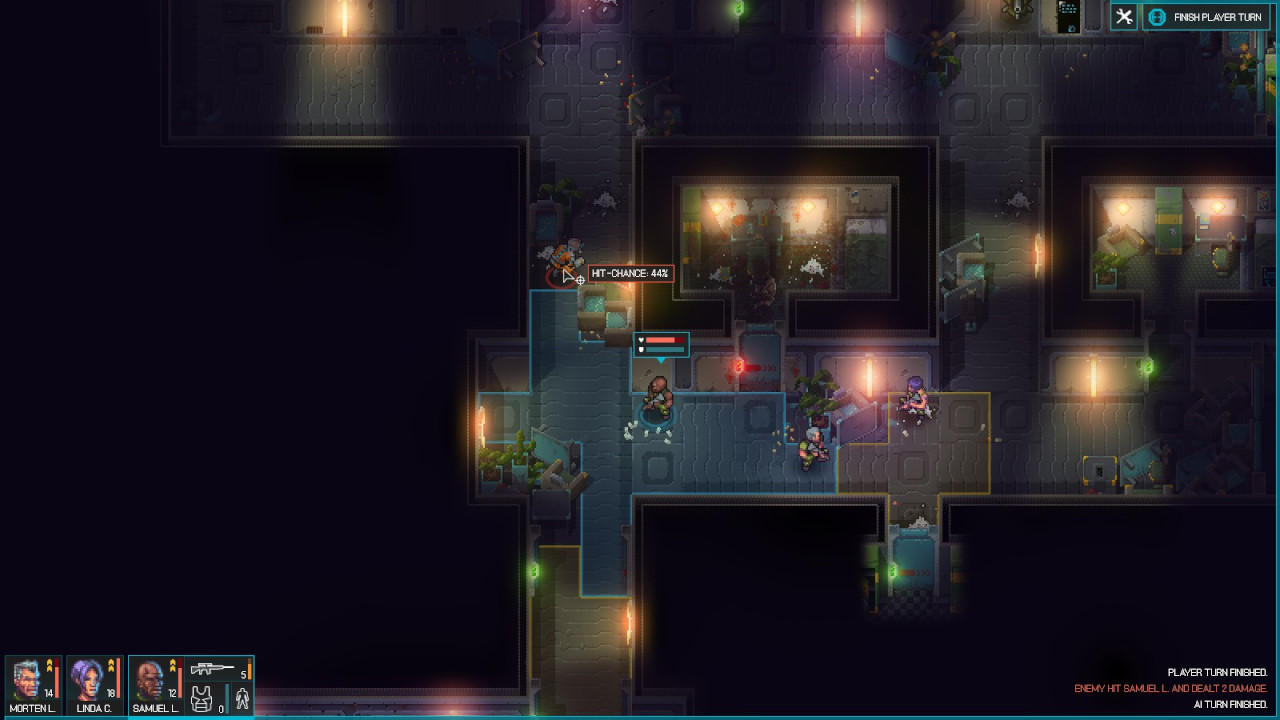The width and height of the screenshot is (1280, 720).
Task: Toggle the standing figure stance icon
Action: (241, 698)
